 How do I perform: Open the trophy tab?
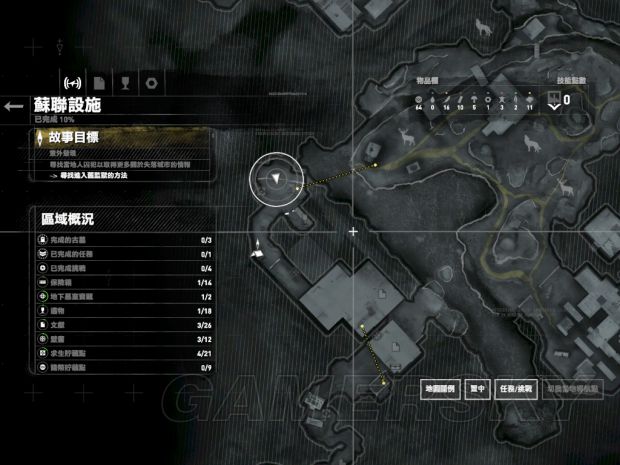(x=124, y=82)
